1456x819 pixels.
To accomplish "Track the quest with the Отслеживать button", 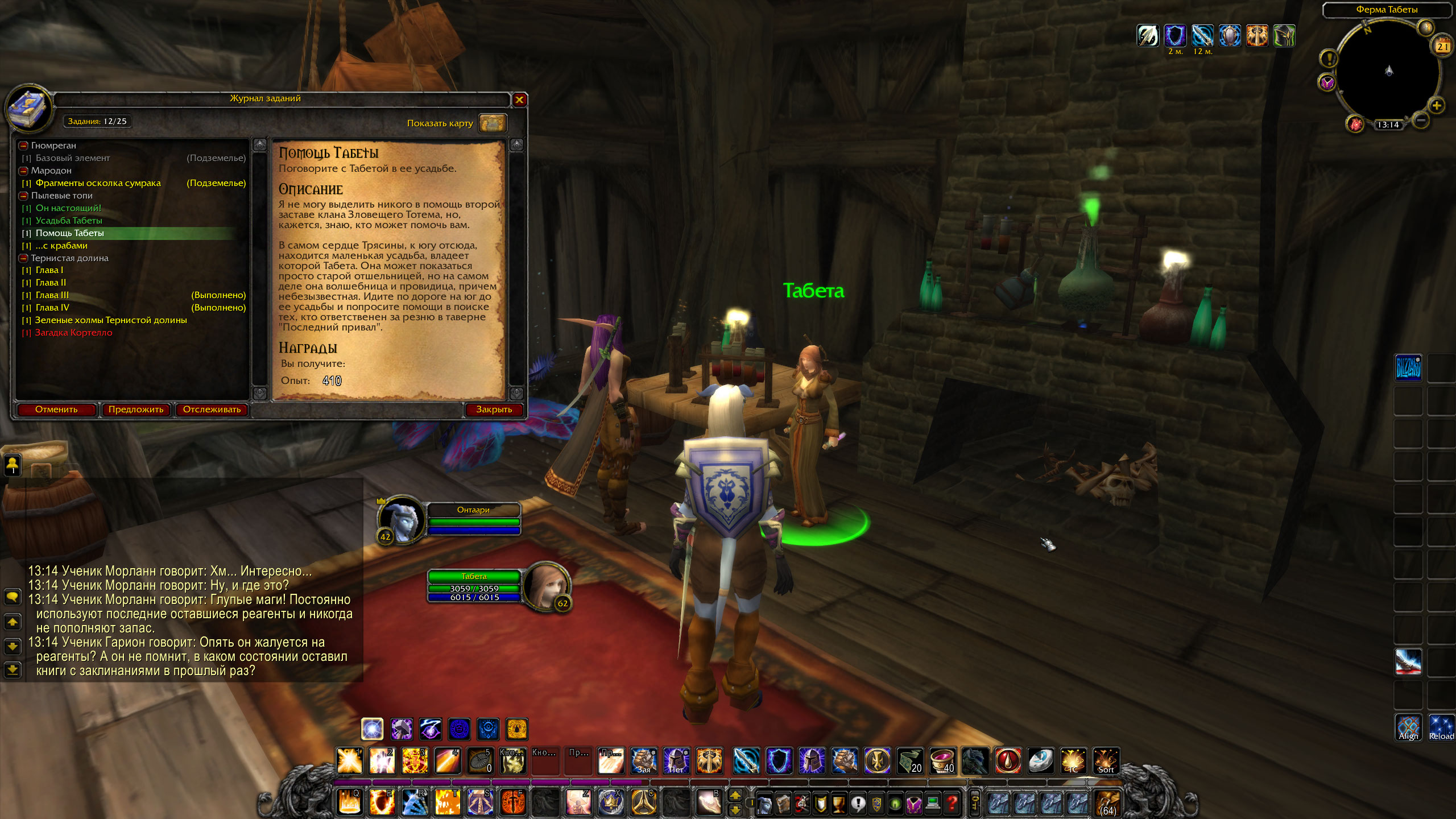I will (212, 409).
